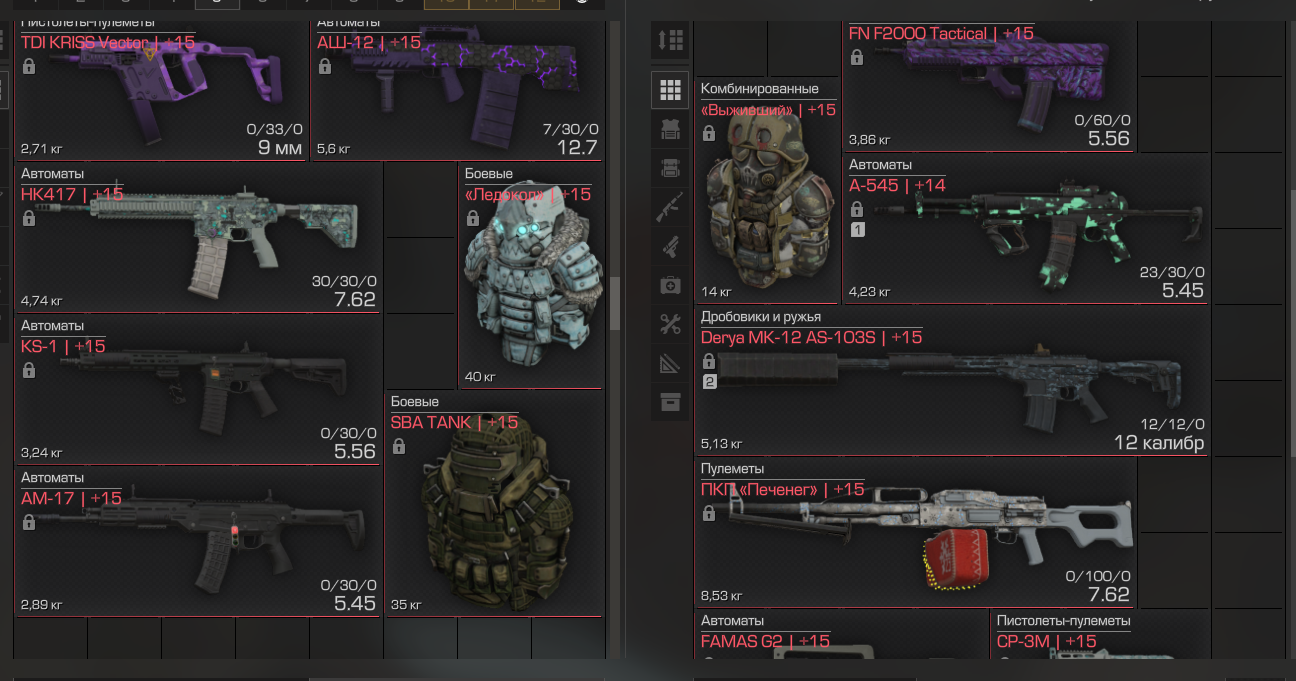The width and height of the screenshot is (1296, 681).
Task: Select the Derya MK-12 AS-103S shotgun
Action: (950, 381)
